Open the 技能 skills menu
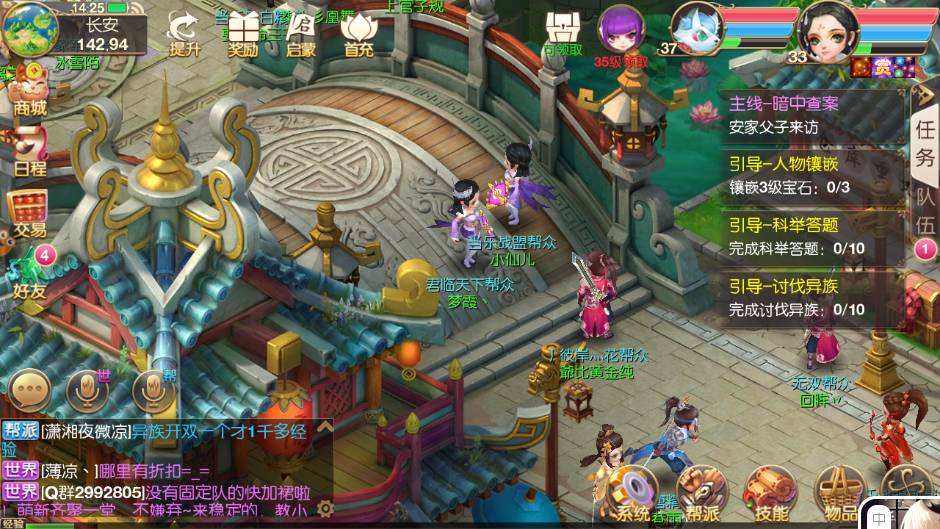This screenshot has height=529, width=940. (771, 494)
